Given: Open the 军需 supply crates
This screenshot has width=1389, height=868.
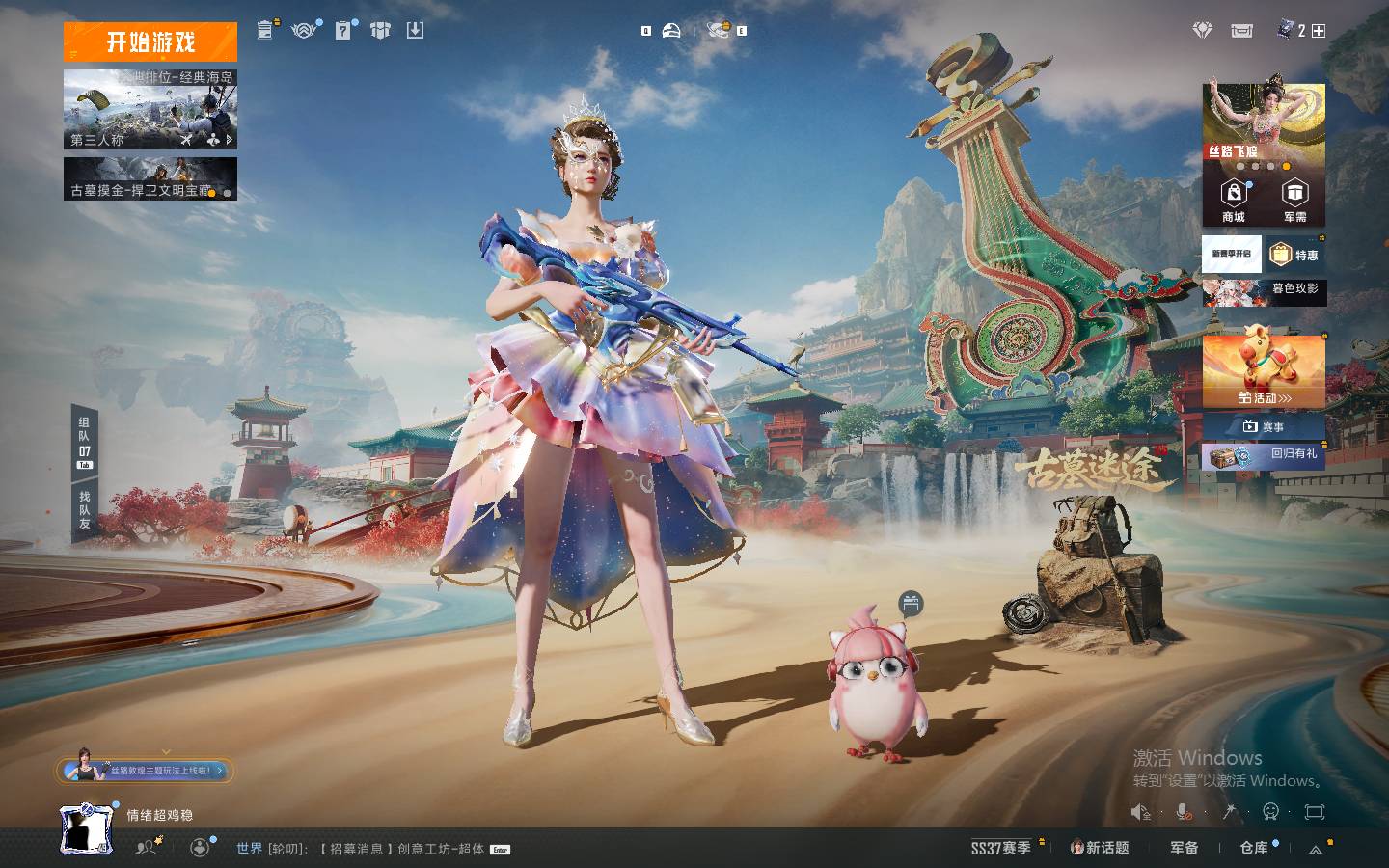Looking at the screenshot, I should coord(1294,201).
